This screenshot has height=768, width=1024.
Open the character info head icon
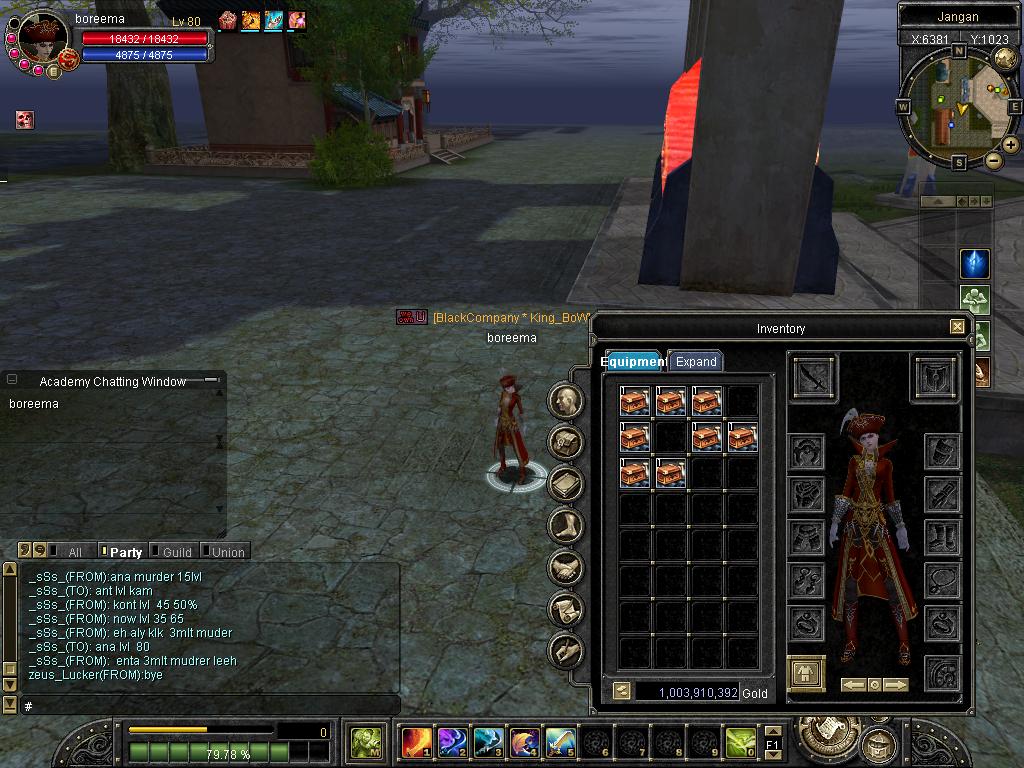[567, 400]
